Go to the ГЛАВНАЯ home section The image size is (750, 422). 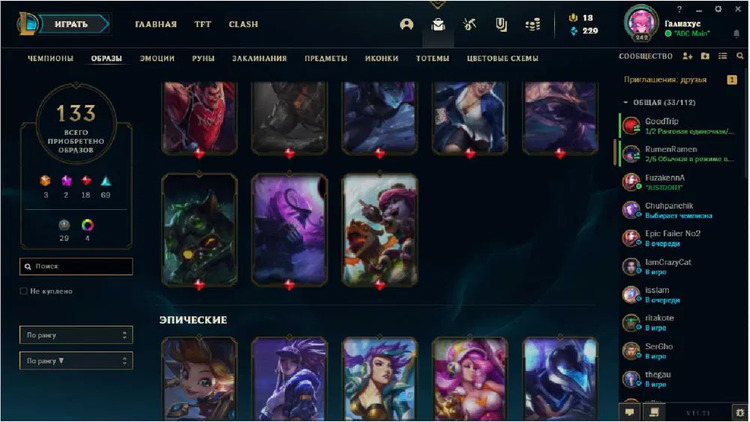pos(156,24)
